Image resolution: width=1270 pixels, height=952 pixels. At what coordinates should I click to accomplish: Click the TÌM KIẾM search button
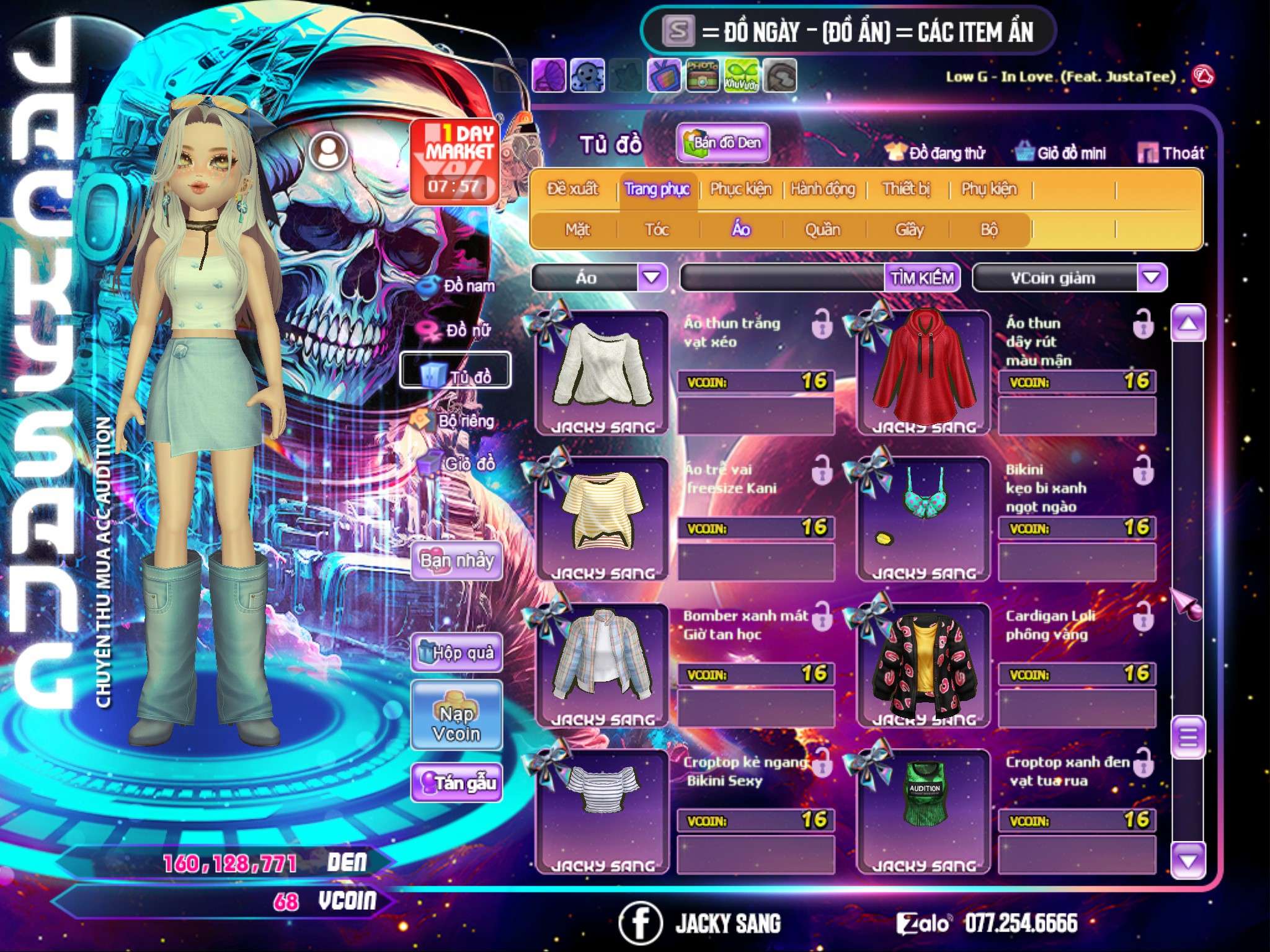tap(922, 278)
